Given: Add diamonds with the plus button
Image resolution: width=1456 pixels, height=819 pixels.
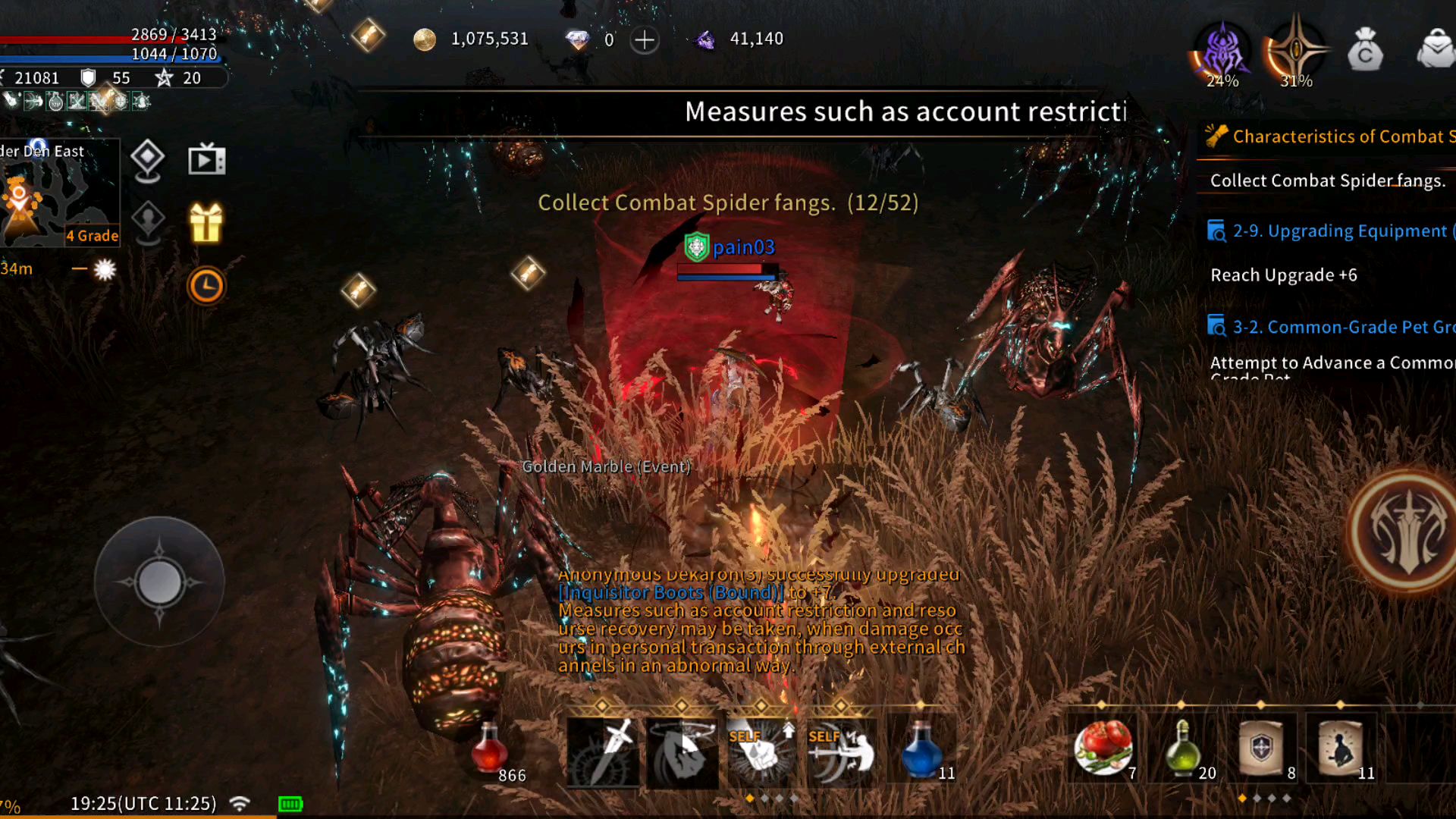Looking at the screenshot, I should click(645, 39).
